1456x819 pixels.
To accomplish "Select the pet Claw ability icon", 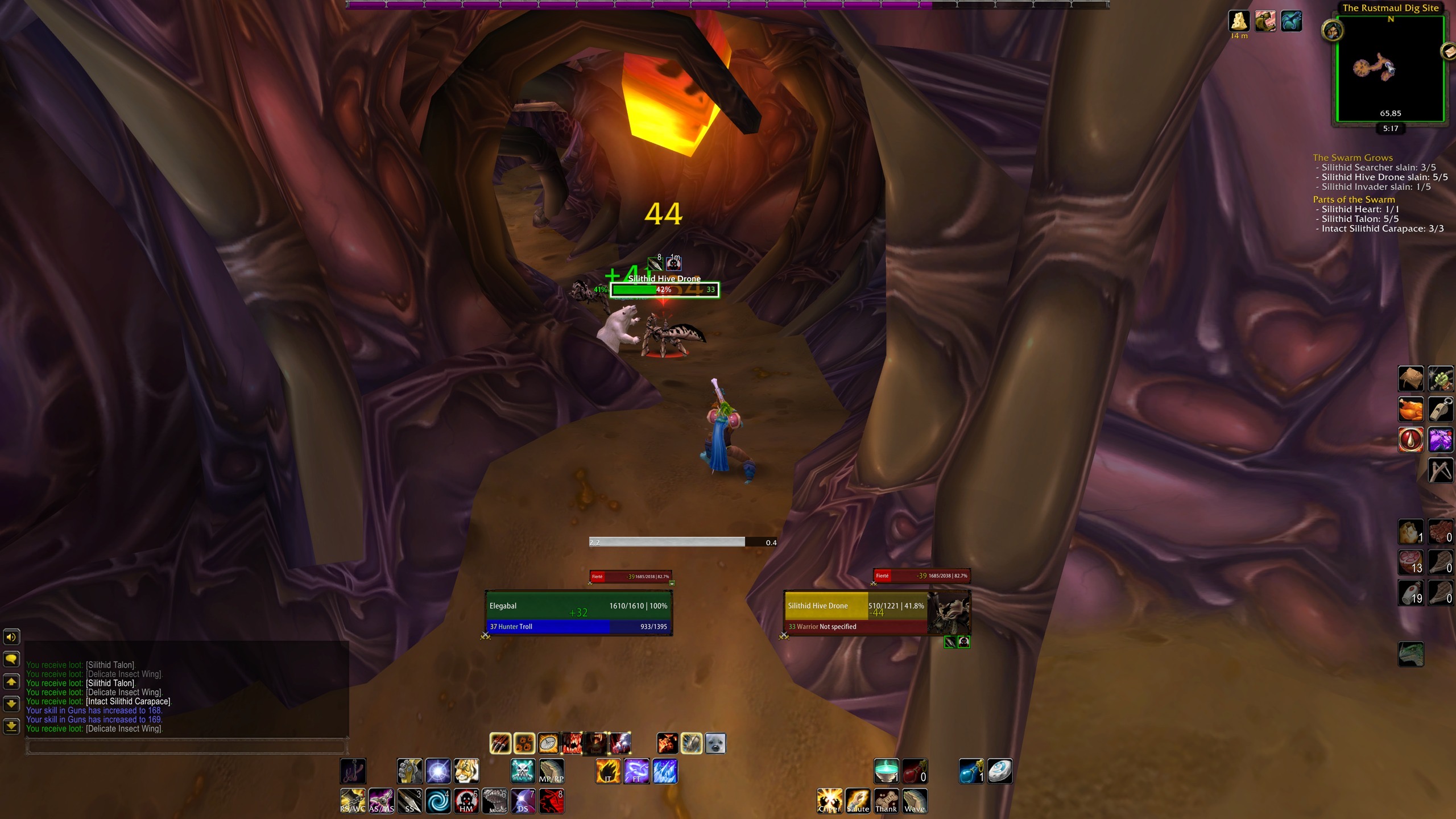I will [500, 743].
